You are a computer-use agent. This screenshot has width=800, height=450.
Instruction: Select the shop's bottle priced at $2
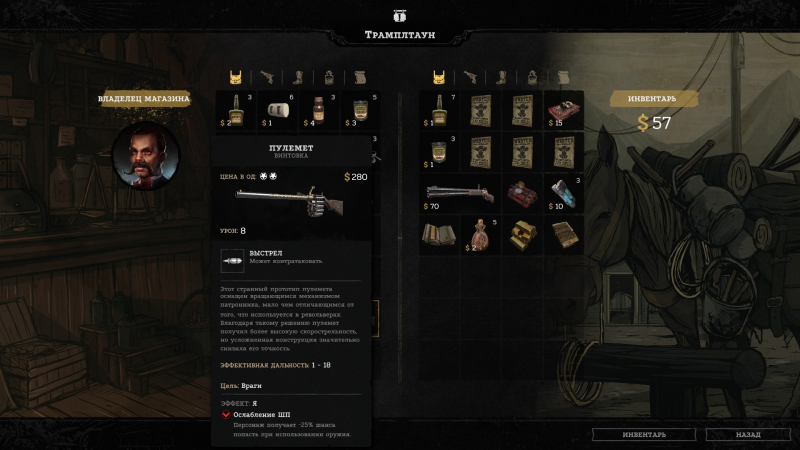click(236, 110)
